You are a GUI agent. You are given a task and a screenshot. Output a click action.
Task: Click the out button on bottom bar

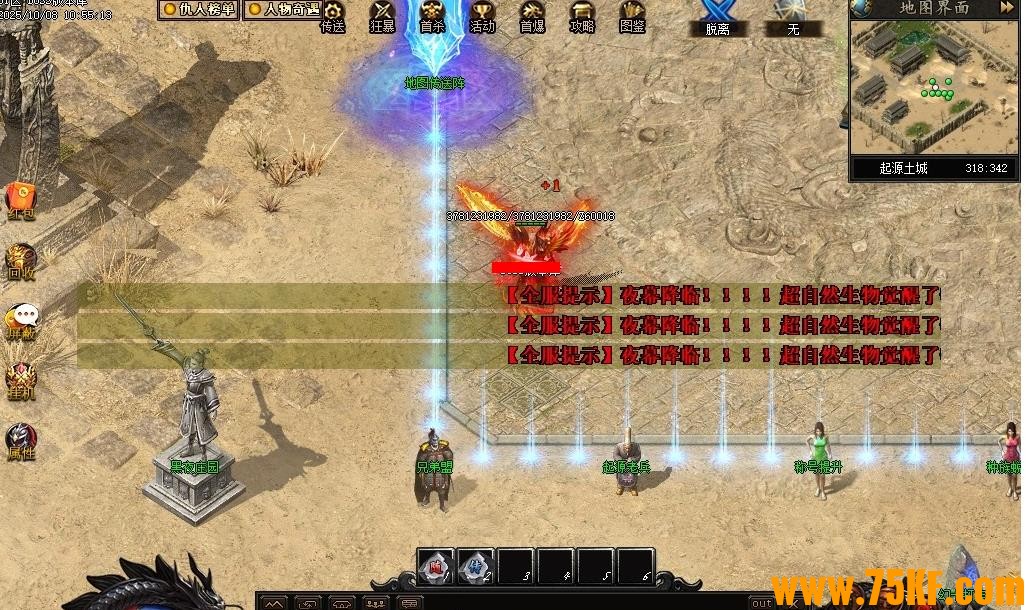(762, 603)
